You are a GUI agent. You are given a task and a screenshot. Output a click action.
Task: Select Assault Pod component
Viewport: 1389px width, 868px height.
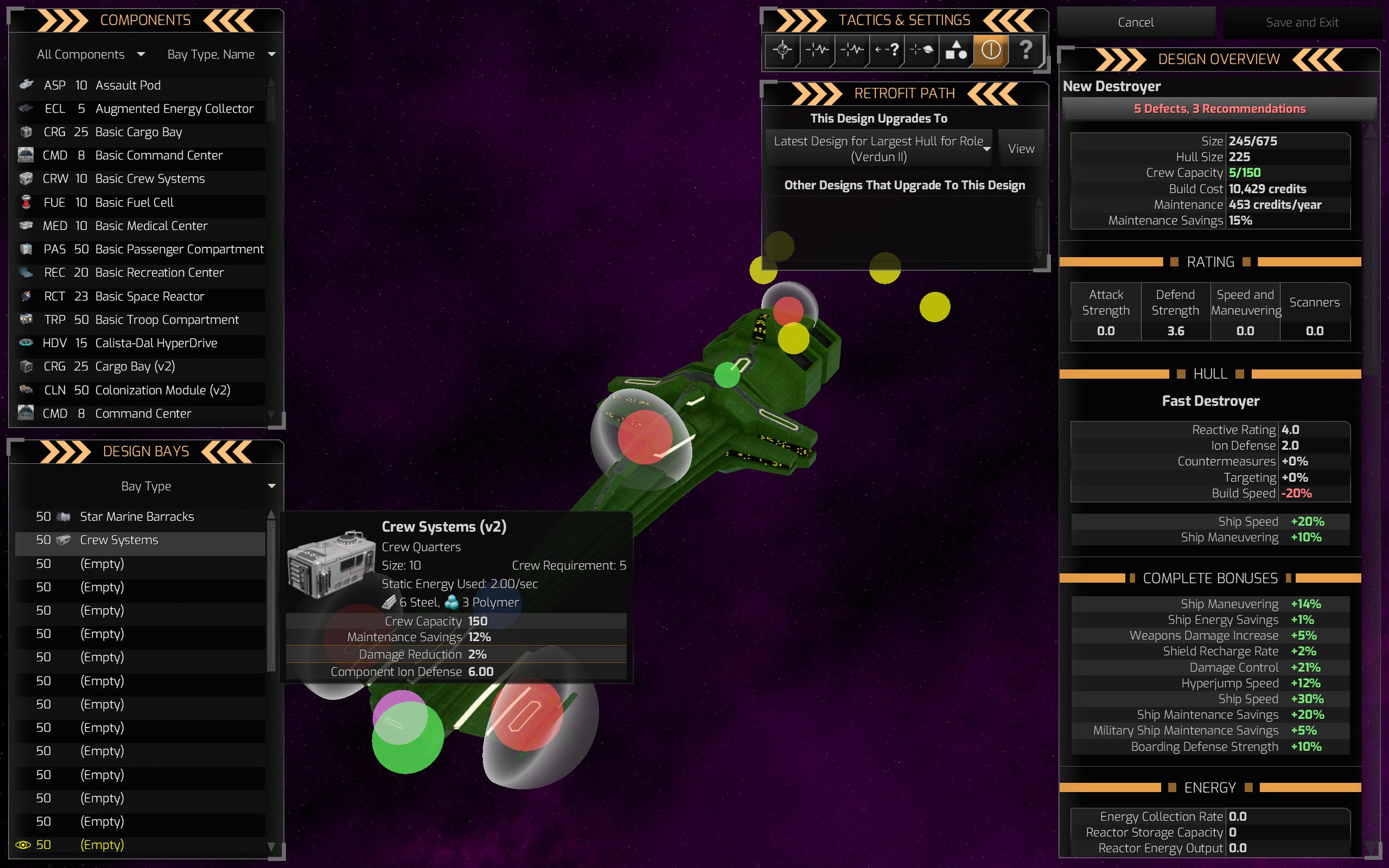pyautogui.click(x=128, y=86)
